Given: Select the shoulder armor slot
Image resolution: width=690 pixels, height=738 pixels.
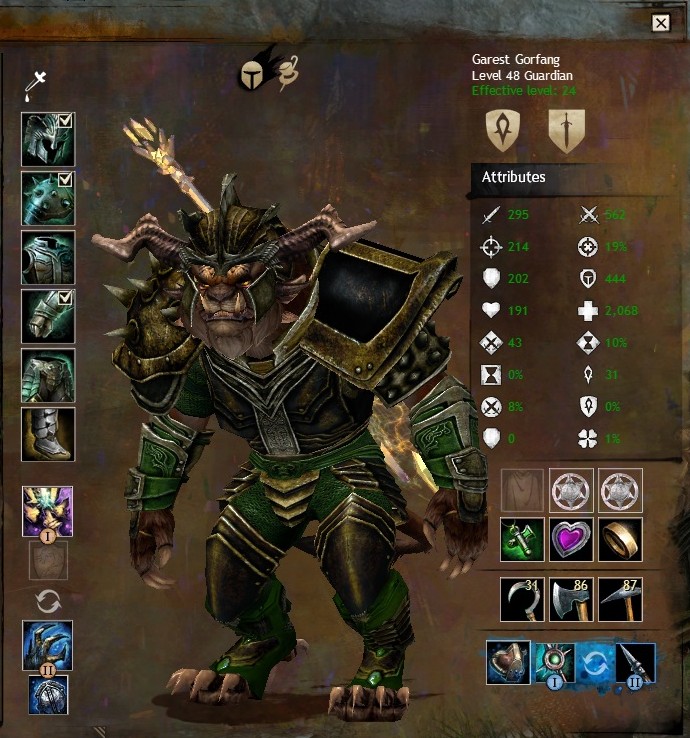Looking at the screenshot, I should [x=47, y=198].
